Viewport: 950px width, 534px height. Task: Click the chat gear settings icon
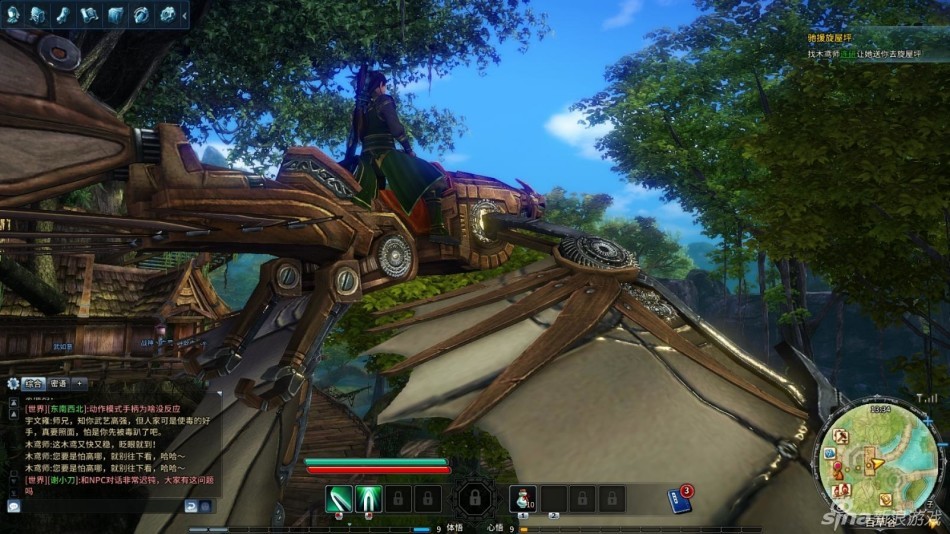tap(12, 383)
